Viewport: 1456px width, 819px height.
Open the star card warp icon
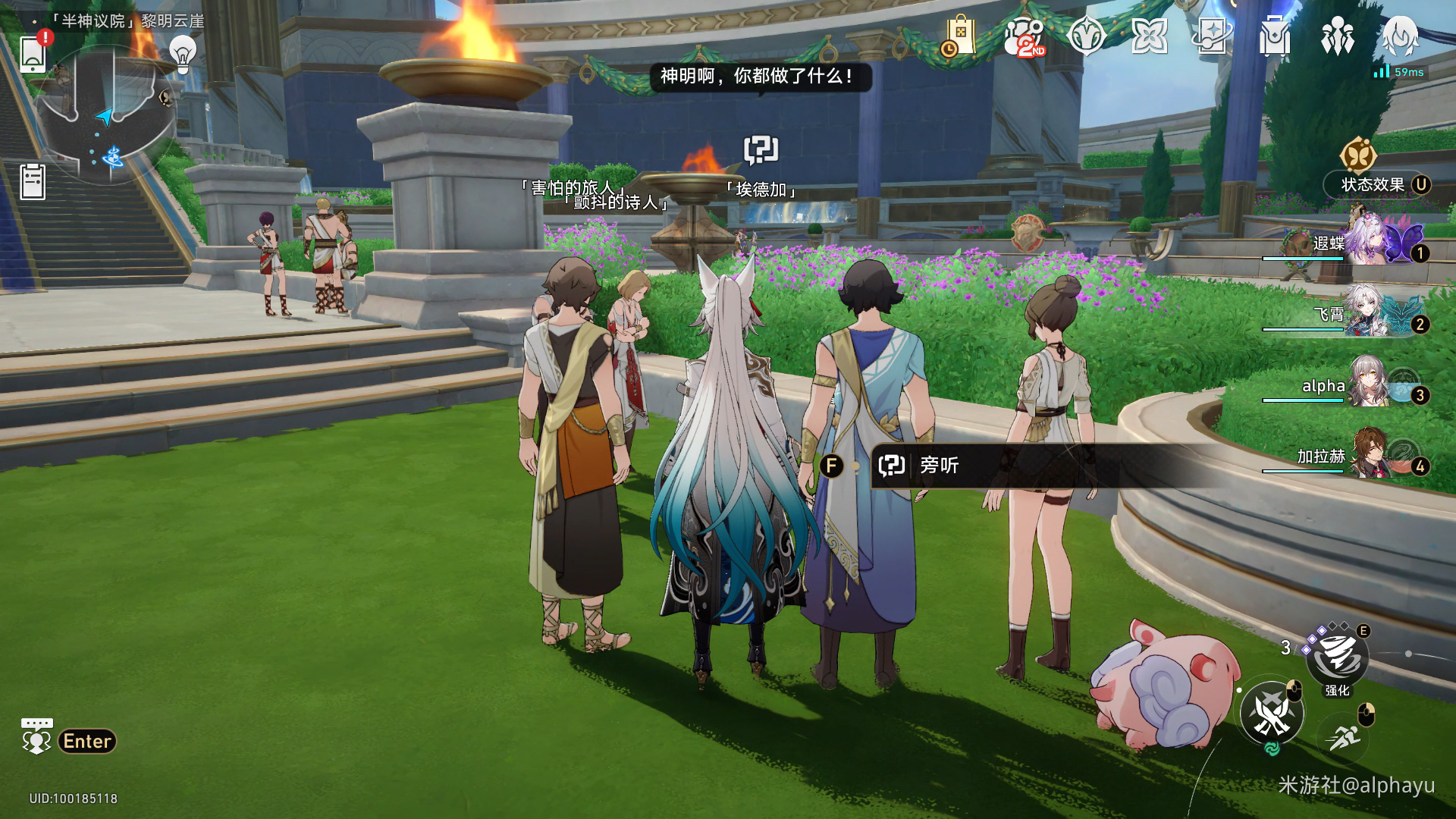point(1212,36)
